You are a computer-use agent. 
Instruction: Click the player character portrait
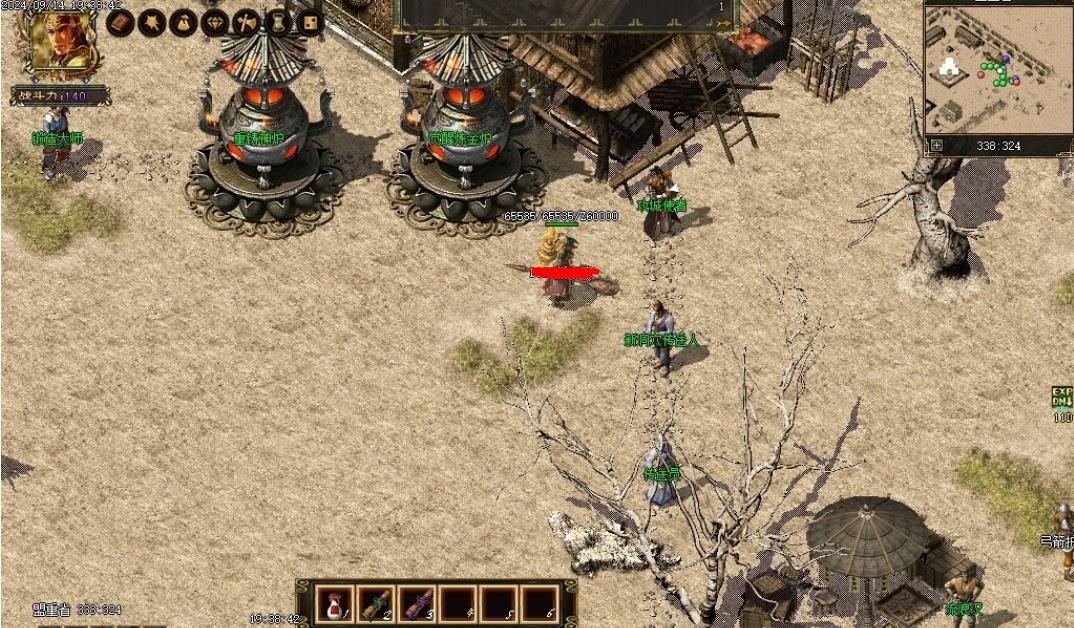(58, 41)
